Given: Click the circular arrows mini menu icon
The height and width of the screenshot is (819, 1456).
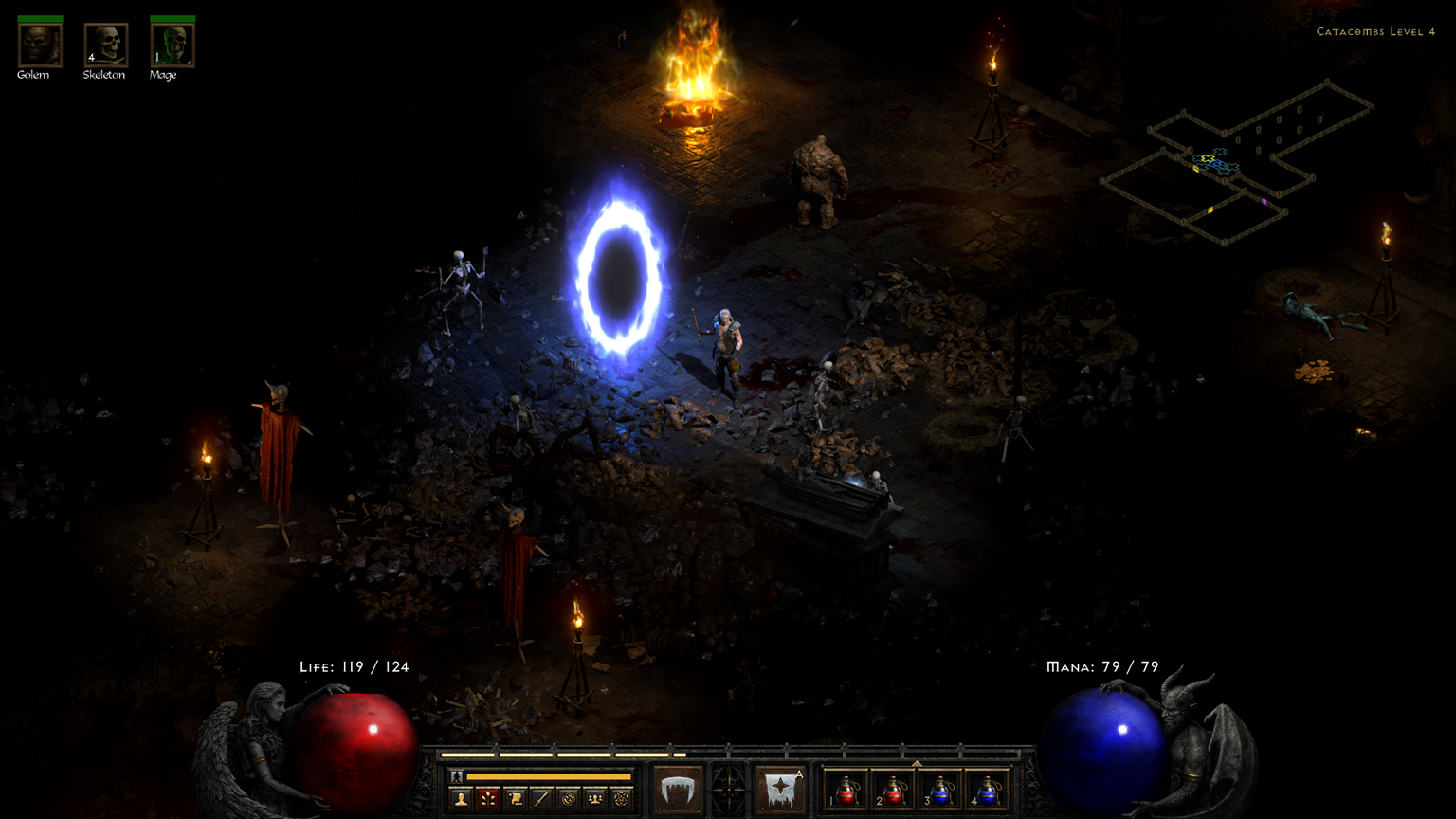Looking at the screenshot, I should click(568, 799).
